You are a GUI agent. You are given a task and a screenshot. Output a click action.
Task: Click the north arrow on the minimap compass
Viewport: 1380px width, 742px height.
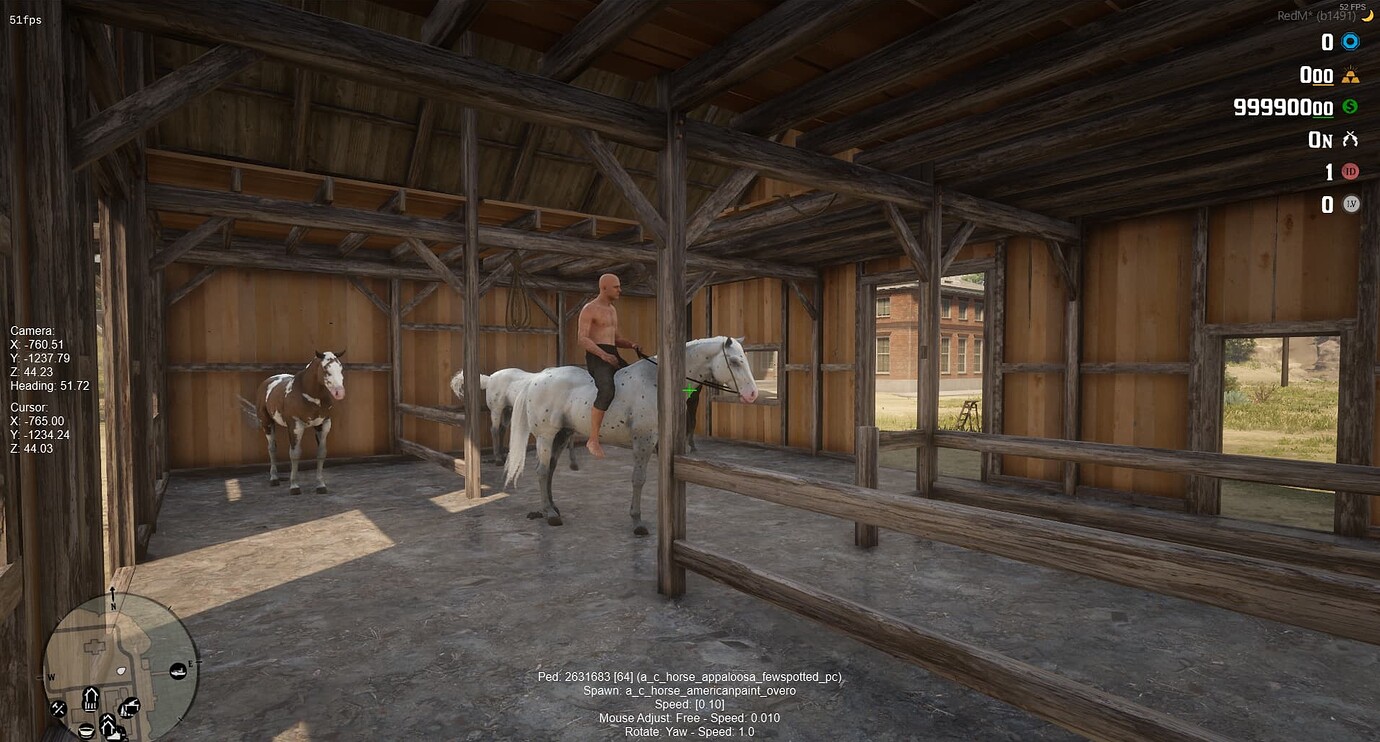coord(114,595)
